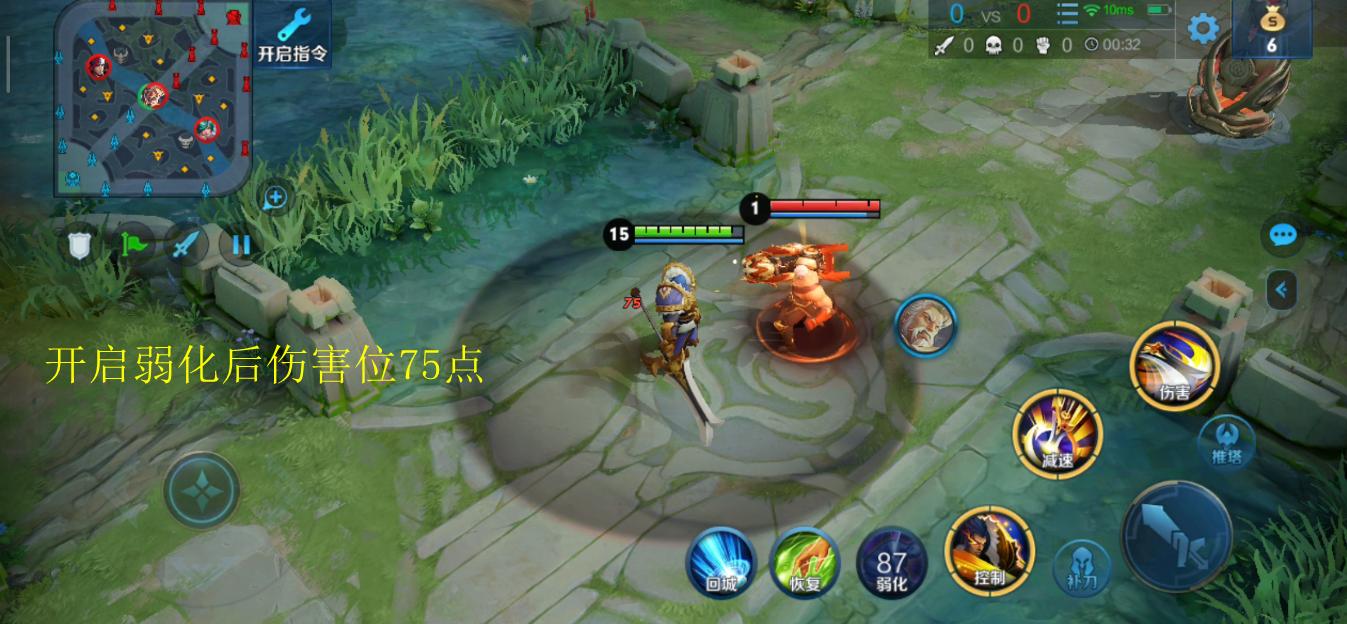Viewport: 1347px width, 624px height.
Task: Click the minimap
Action: coord(152,97)
